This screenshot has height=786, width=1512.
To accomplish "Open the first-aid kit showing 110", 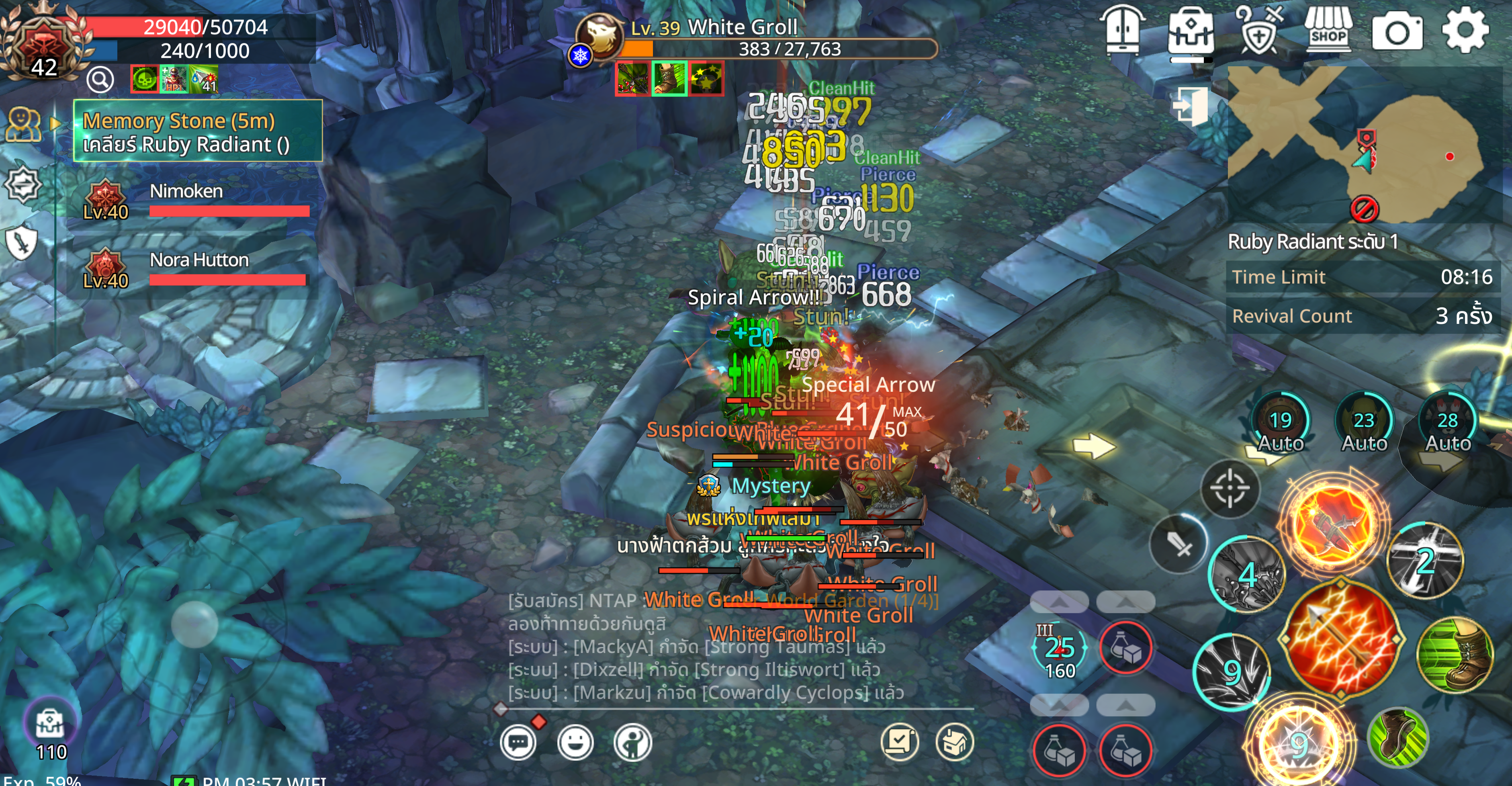I will [x=51, y=726].
